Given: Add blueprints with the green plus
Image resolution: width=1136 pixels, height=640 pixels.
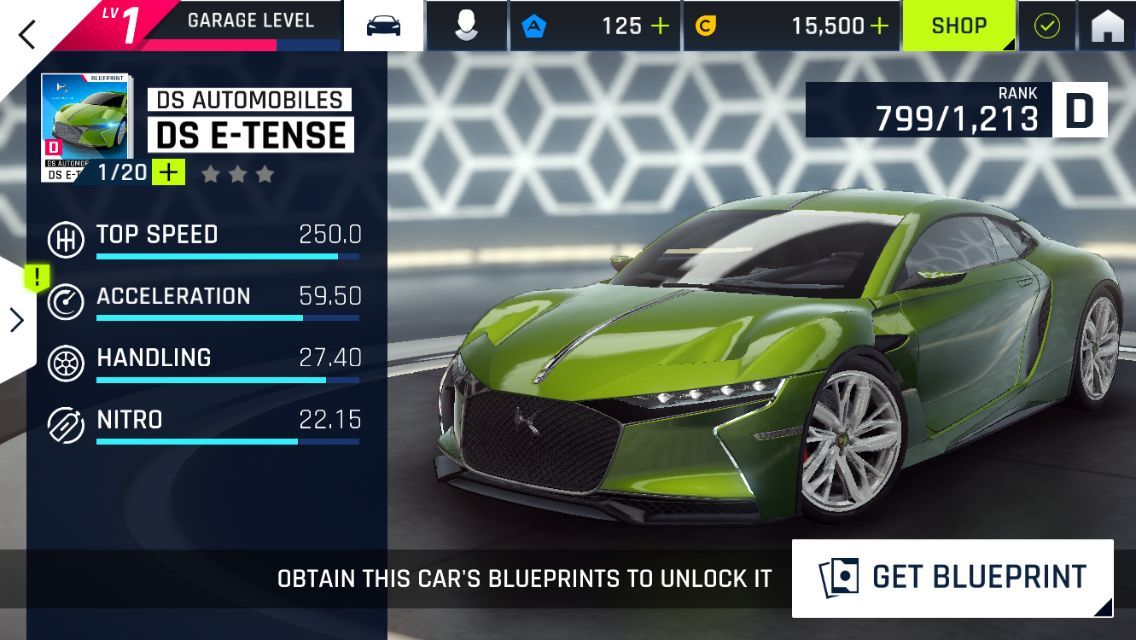Looking at the screenshot, I should (169, 173).
